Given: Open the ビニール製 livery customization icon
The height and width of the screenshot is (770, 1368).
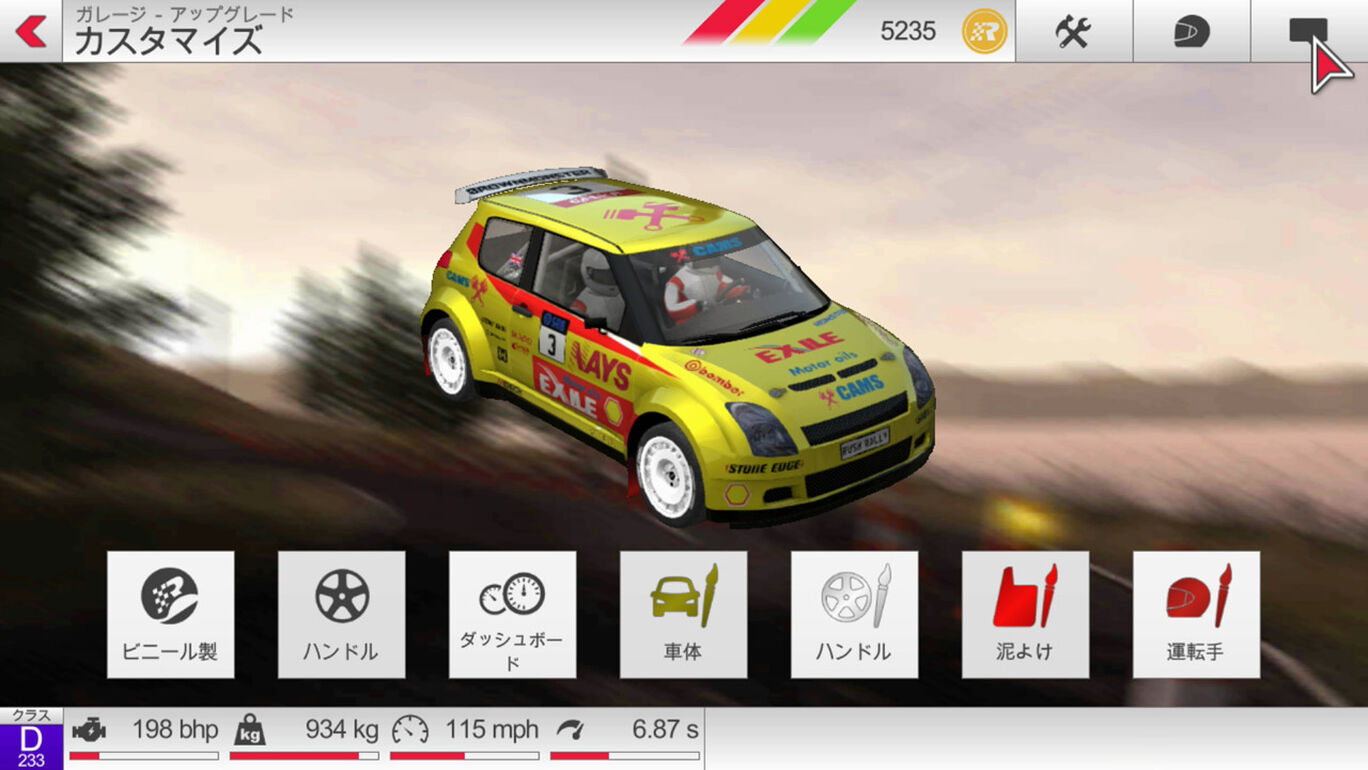Looking at the screenshot, I should (171, 612).
